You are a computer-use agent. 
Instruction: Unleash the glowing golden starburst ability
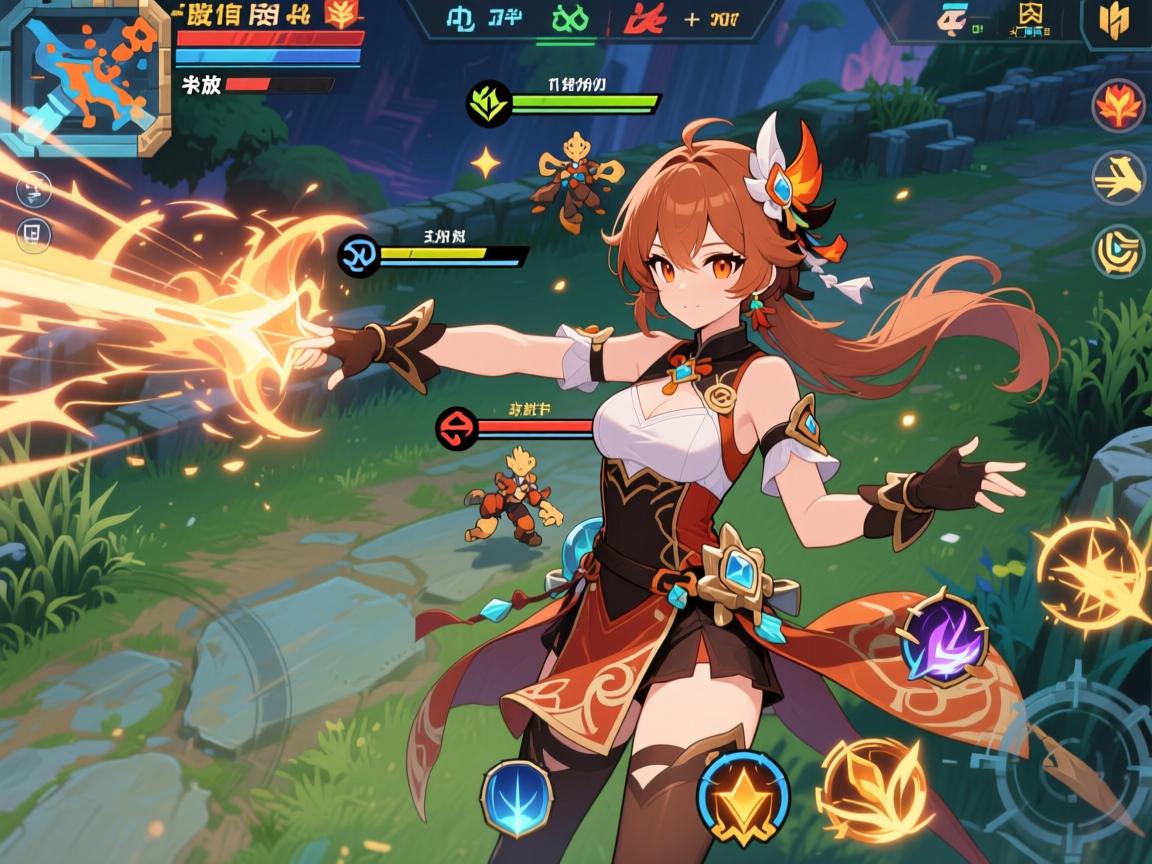point(1090,575)
